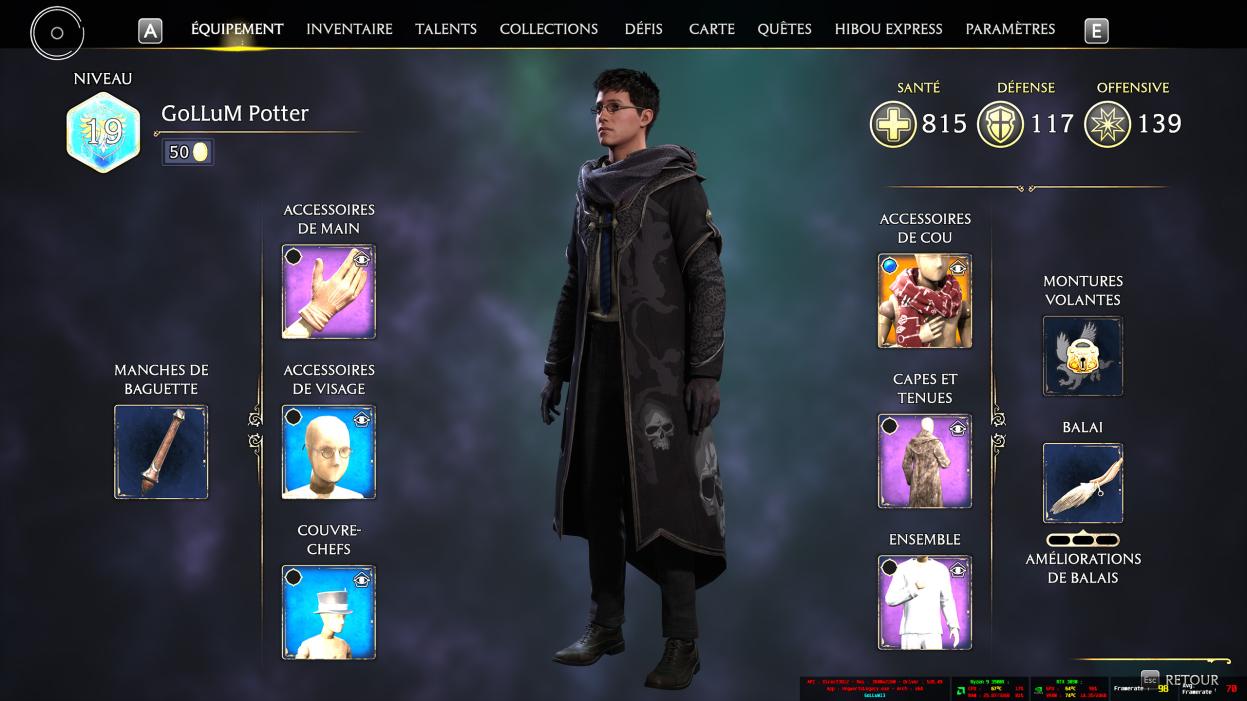
Task: Select the Balai broom slot
Action: (x=1083, y=483)
